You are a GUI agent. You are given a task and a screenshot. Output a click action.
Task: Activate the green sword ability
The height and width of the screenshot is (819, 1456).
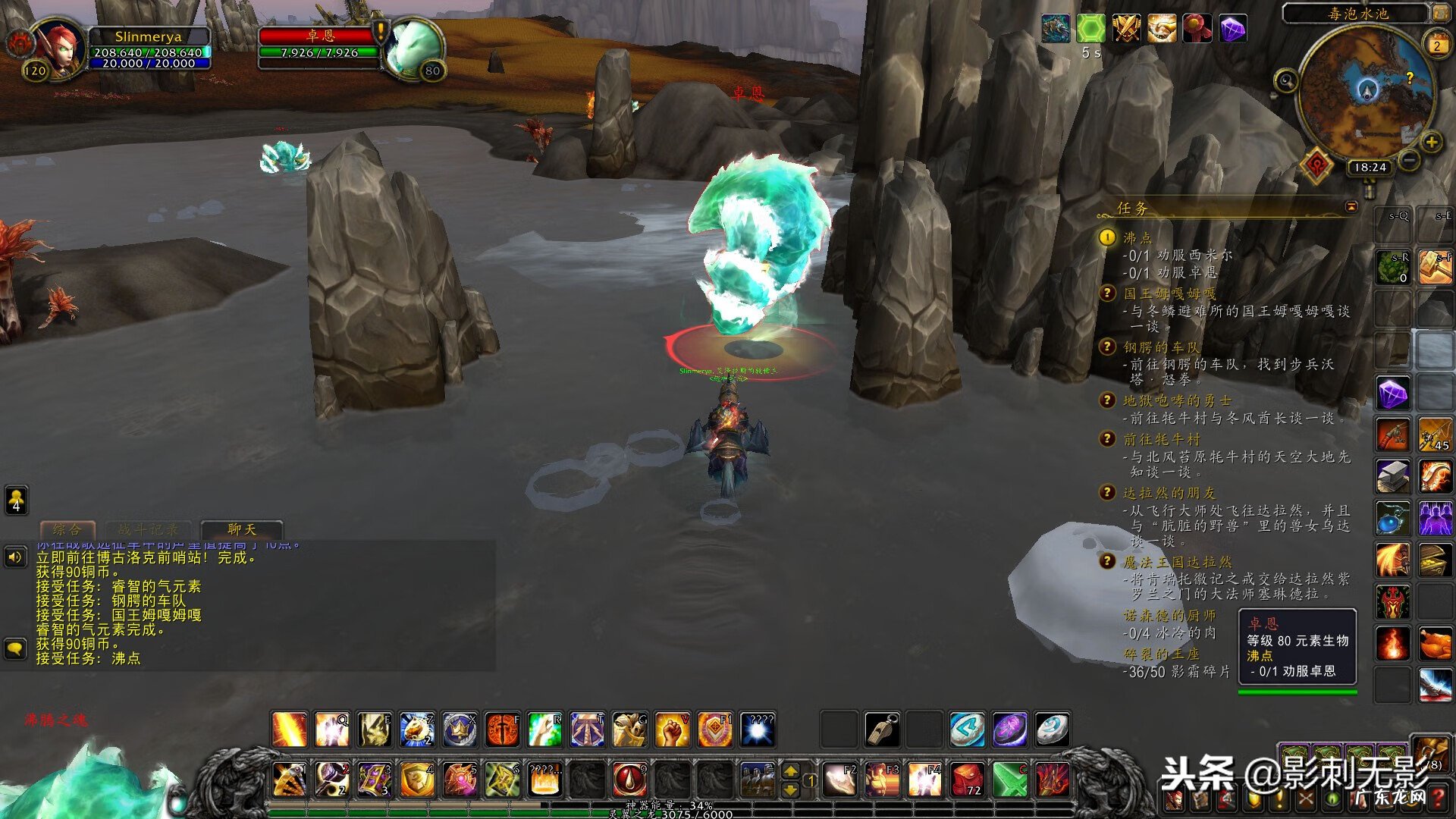[1009, 780]
